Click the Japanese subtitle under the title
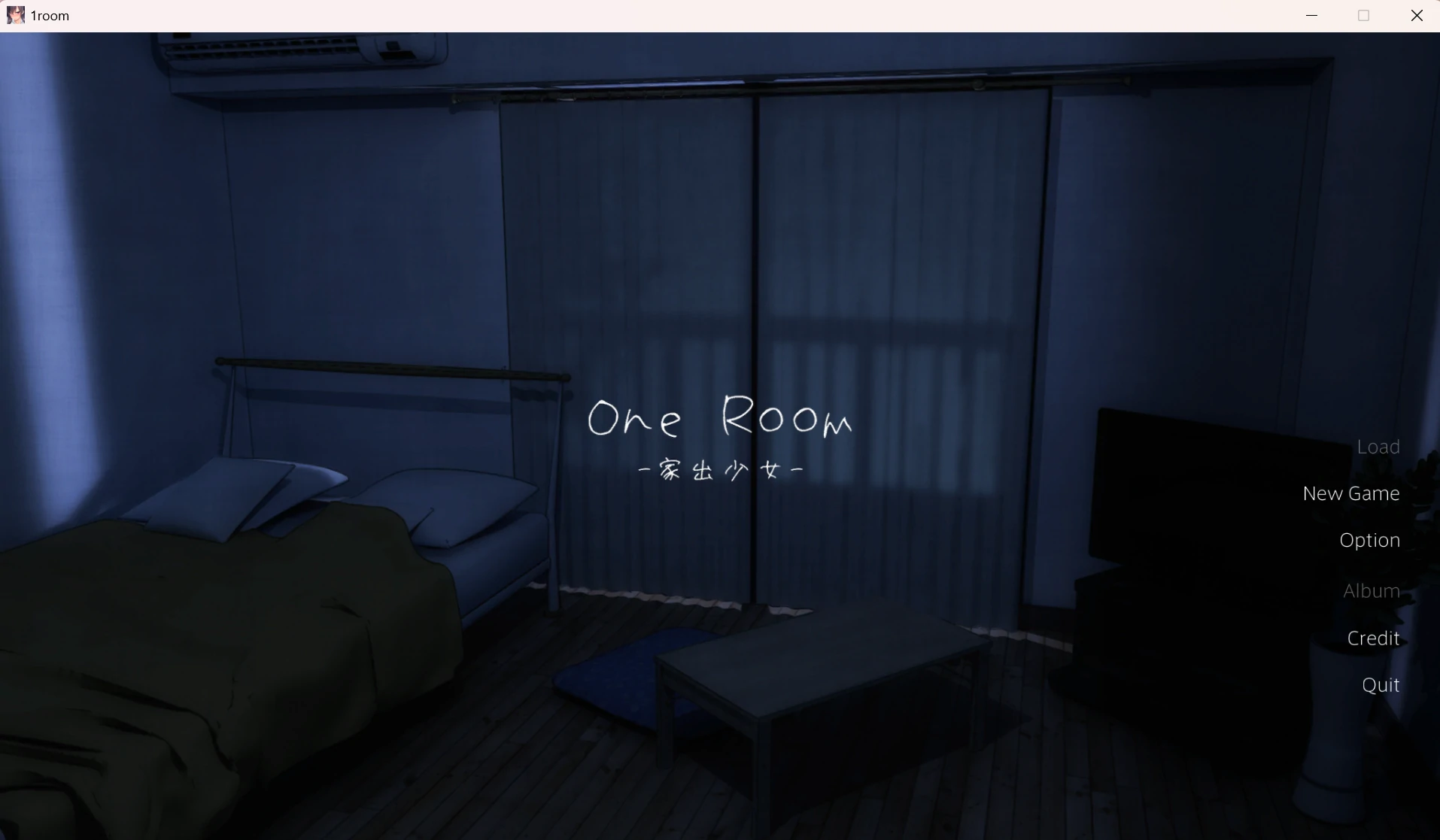The image size is (1440, 840). coord(720,470)
